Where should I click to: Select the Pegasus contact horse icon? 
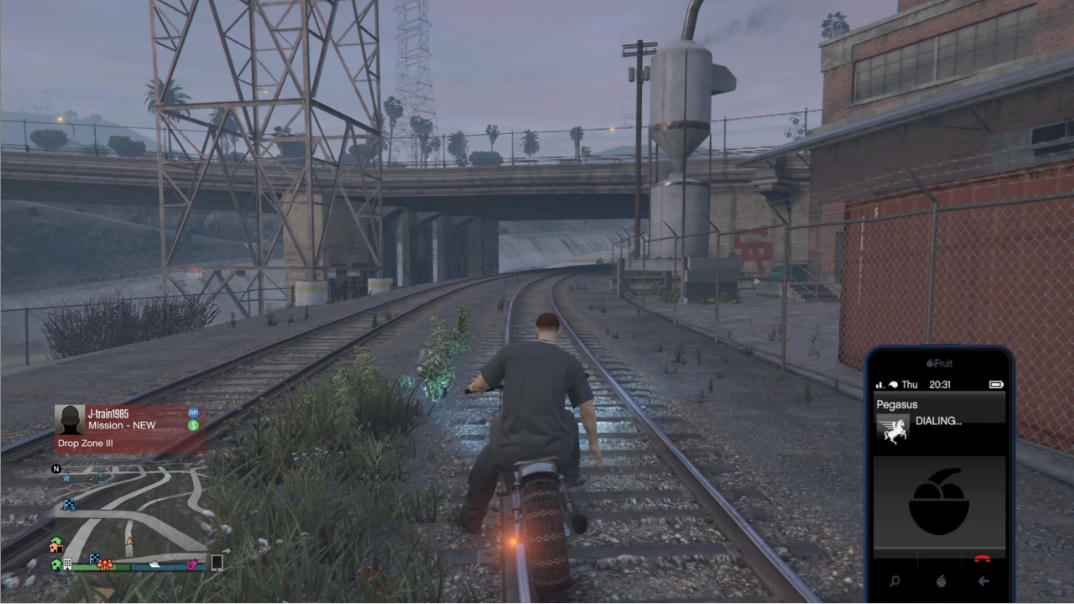click(893, 429)
